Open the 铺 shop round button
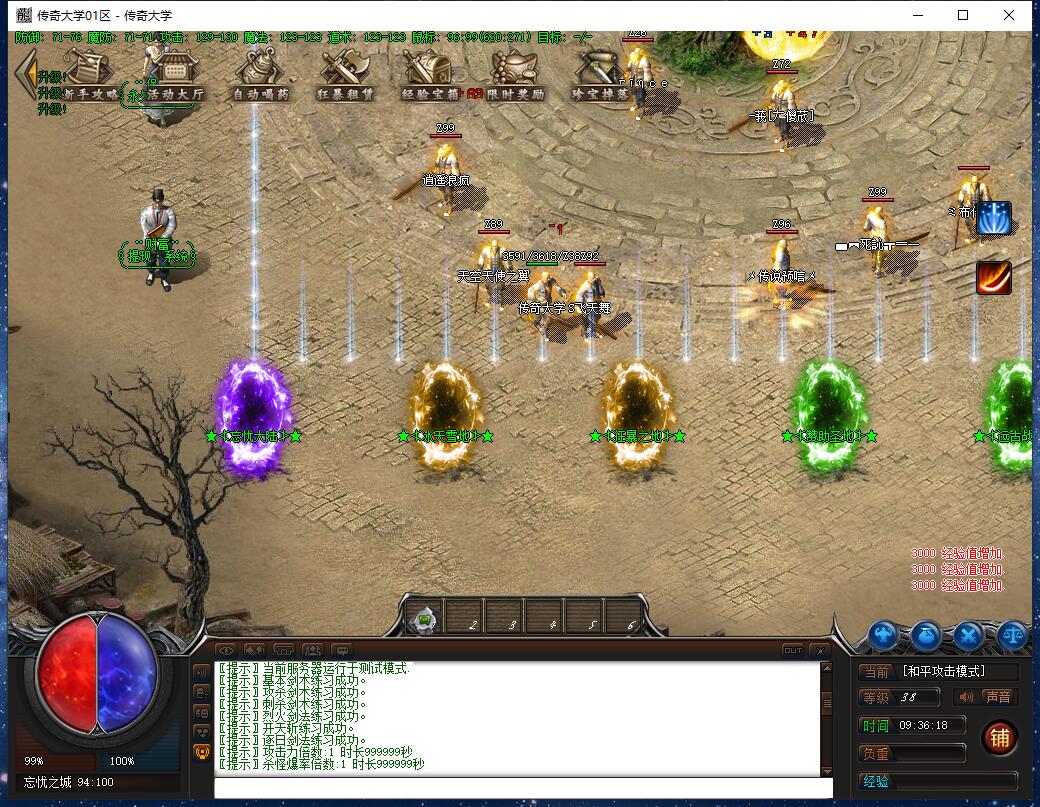Screen dimensions: 1040x807 [999, 738]
